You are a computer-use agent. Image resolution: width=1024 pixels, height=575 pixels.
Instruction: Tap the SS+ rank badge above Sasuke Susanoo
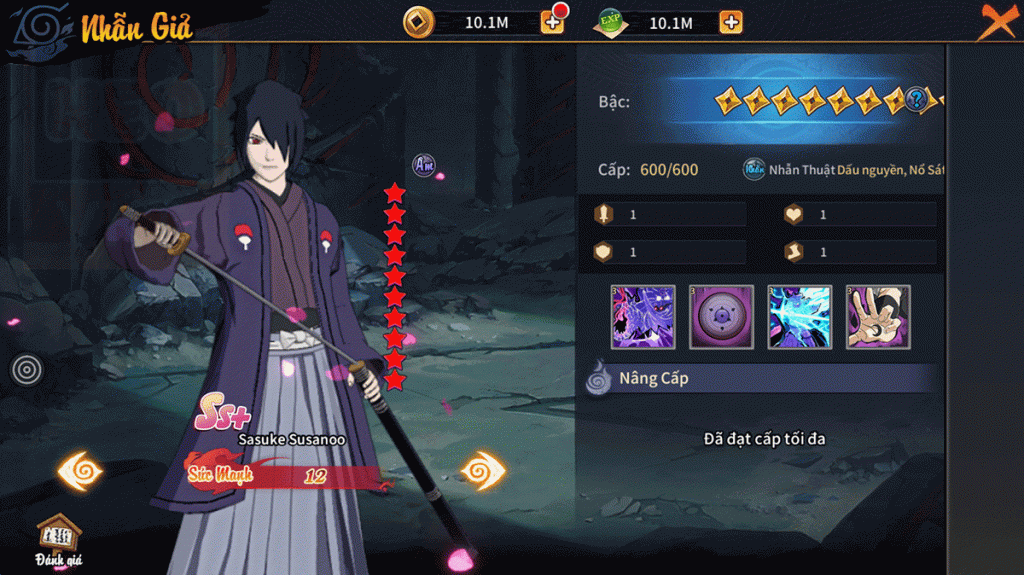click(x=222, y=410)
